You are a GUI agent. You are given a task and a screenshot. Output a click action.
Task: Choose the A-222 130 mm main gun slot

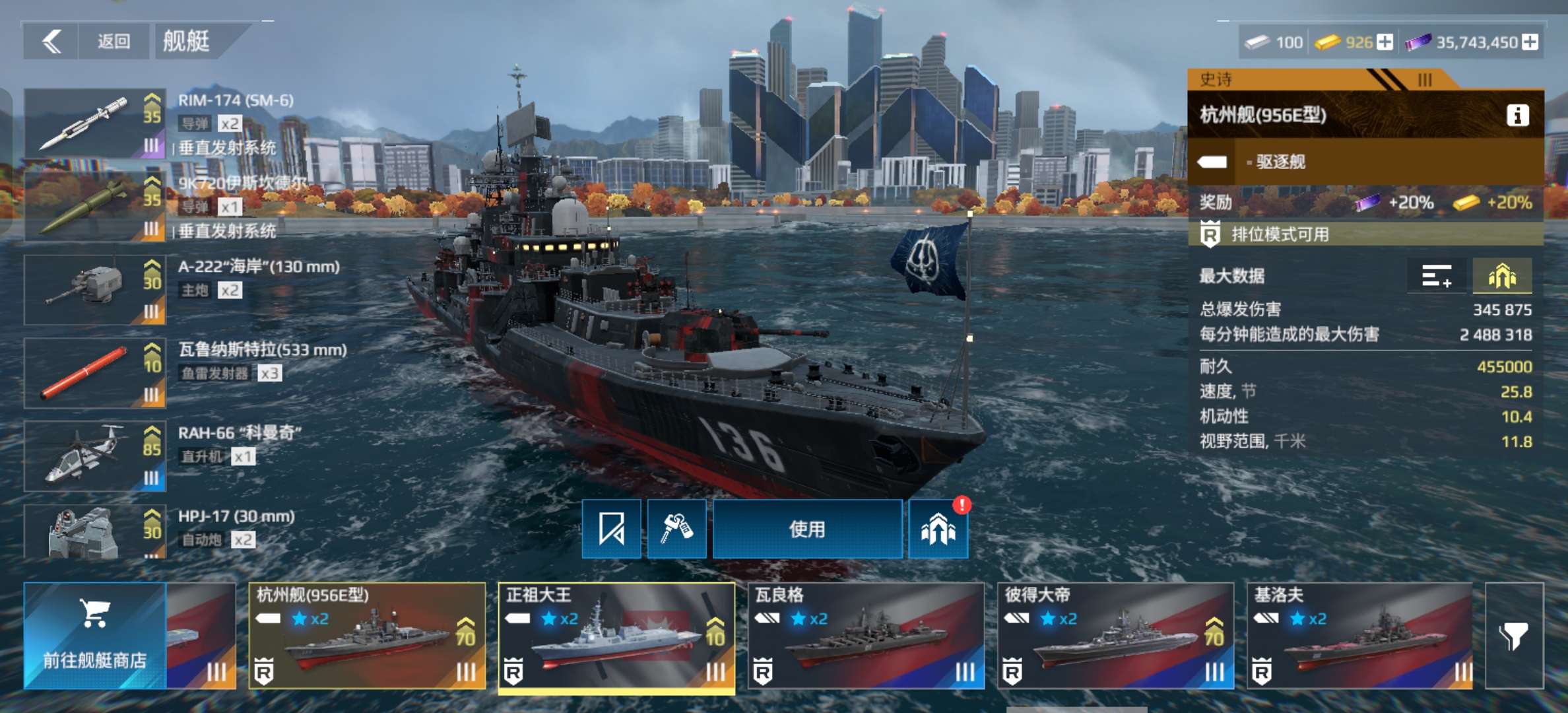(95, 290)
